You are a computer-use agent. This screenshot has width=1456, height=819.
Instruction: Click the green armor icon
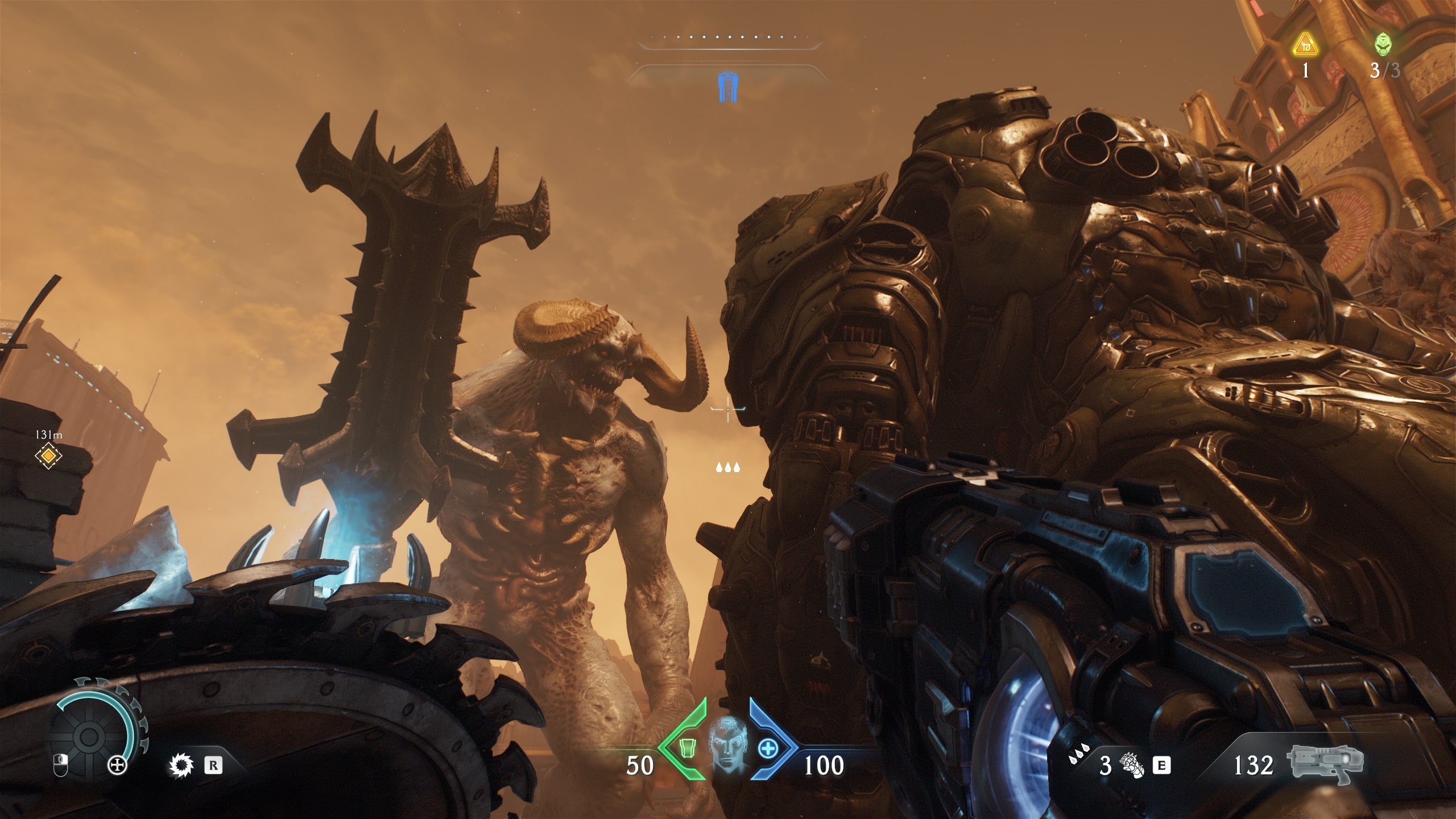(685, 747)
